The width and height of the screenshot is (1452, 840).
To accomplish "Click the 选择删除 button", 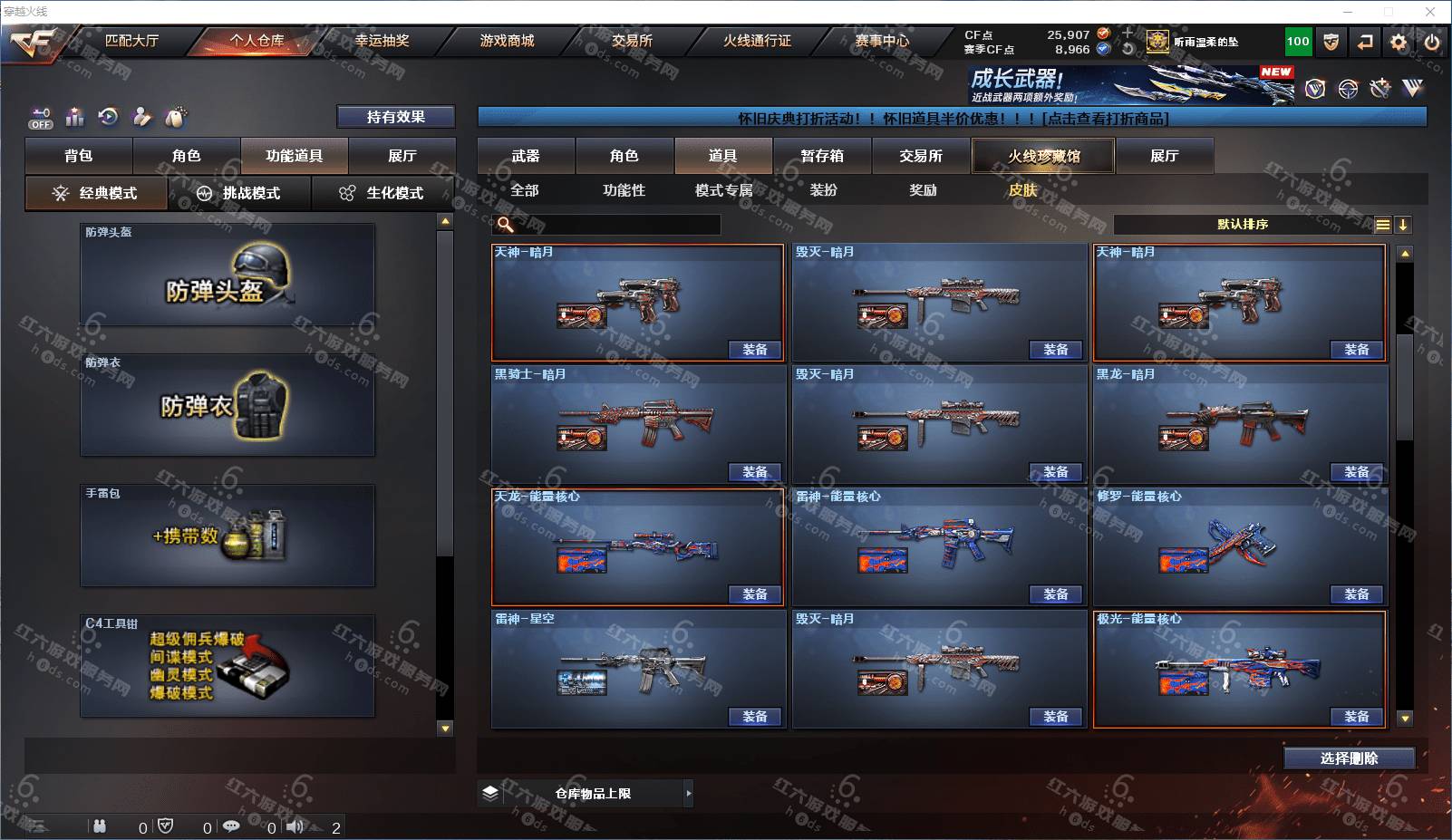I will point(1349,758).
